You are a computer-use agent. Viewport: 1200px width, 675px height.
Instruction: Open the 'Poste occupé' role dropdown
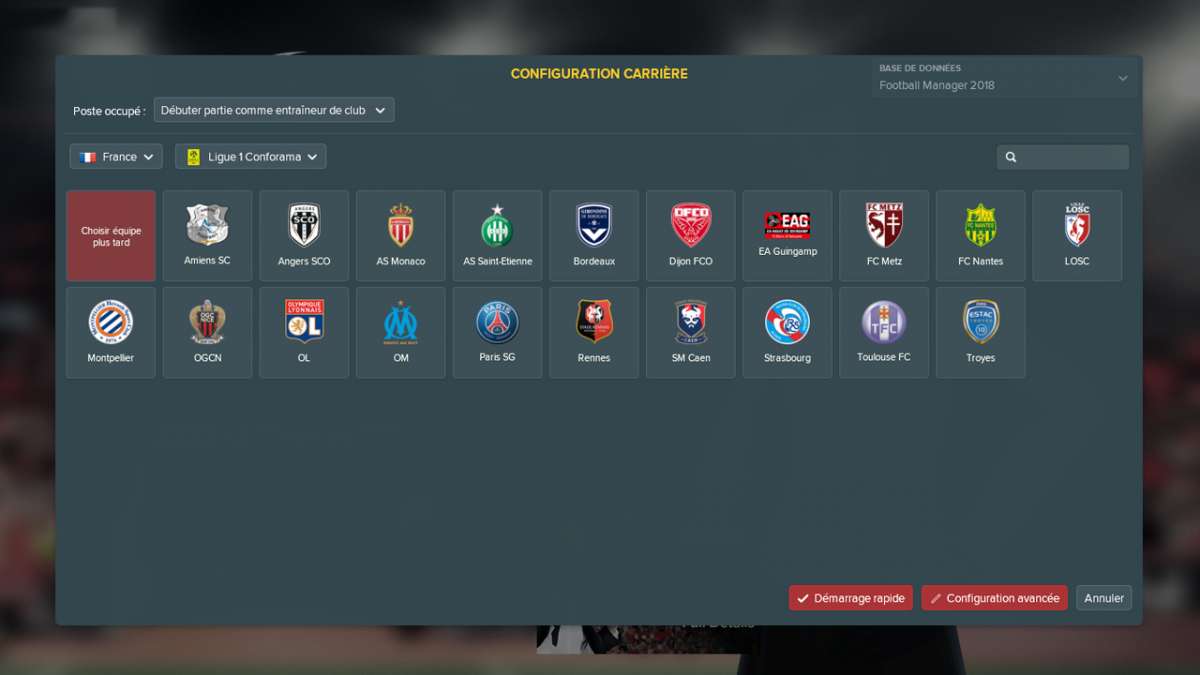[274, 110]
